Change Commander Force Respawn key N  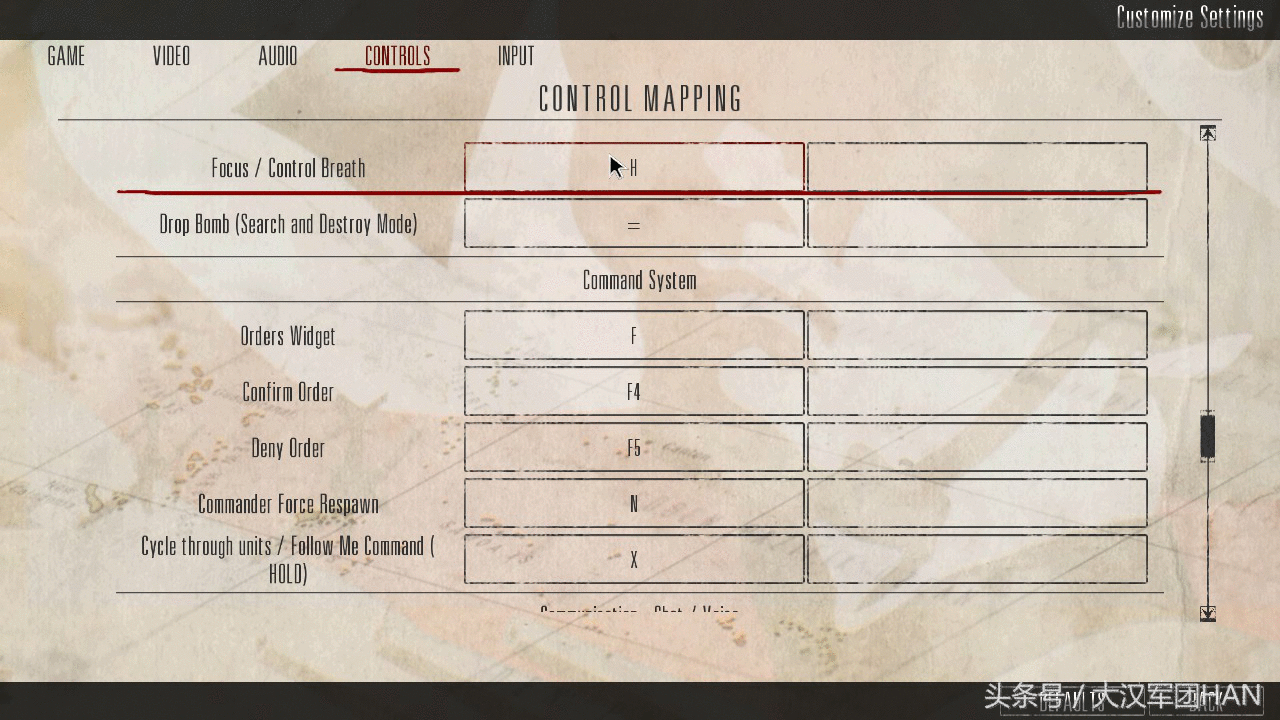(x=634, y=503)
